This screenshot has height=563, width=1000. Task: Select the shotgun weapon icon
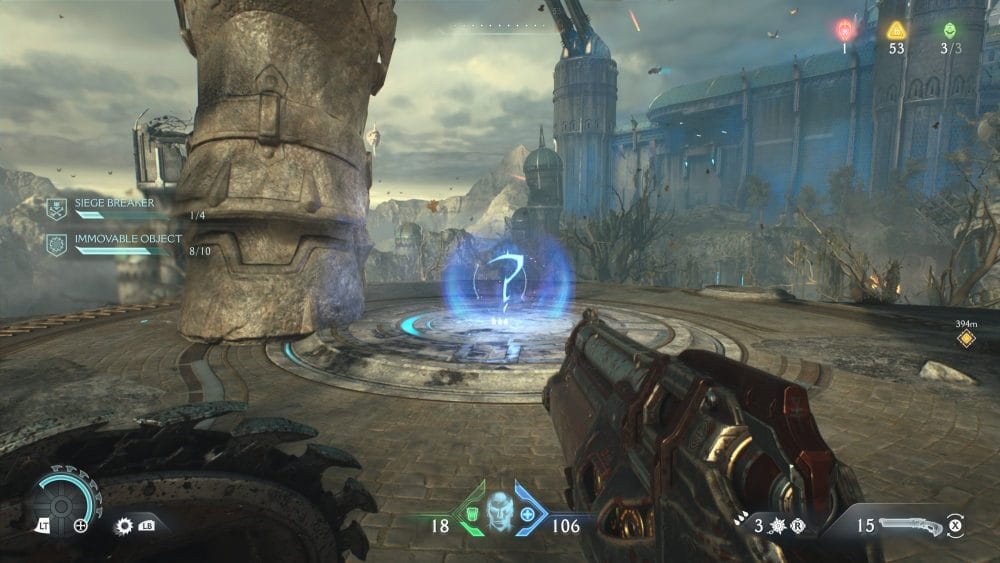910,523
